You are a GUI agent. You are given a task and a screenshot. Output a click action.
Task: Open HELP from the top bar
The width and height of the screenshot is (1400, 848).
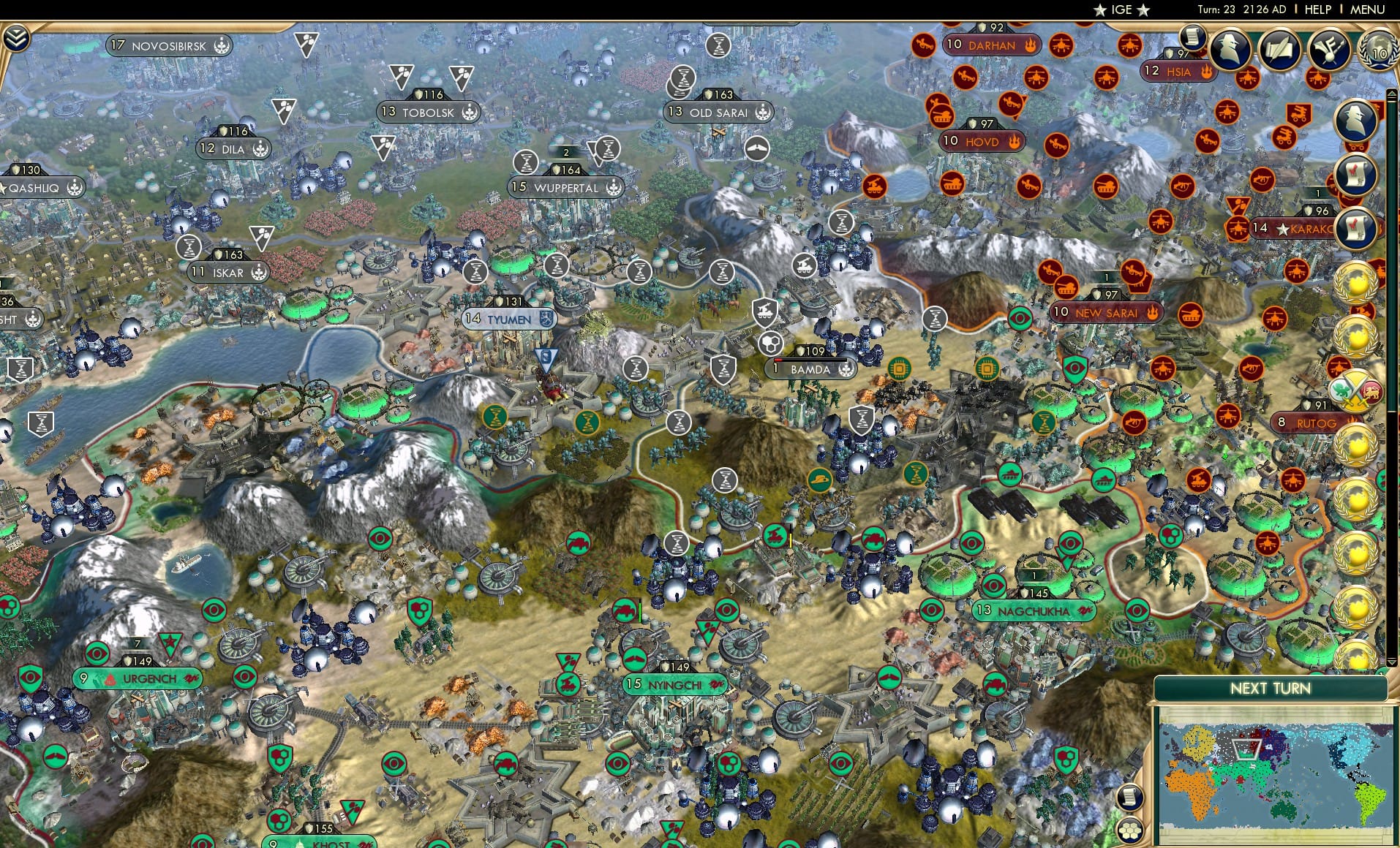pos(1317,10)
